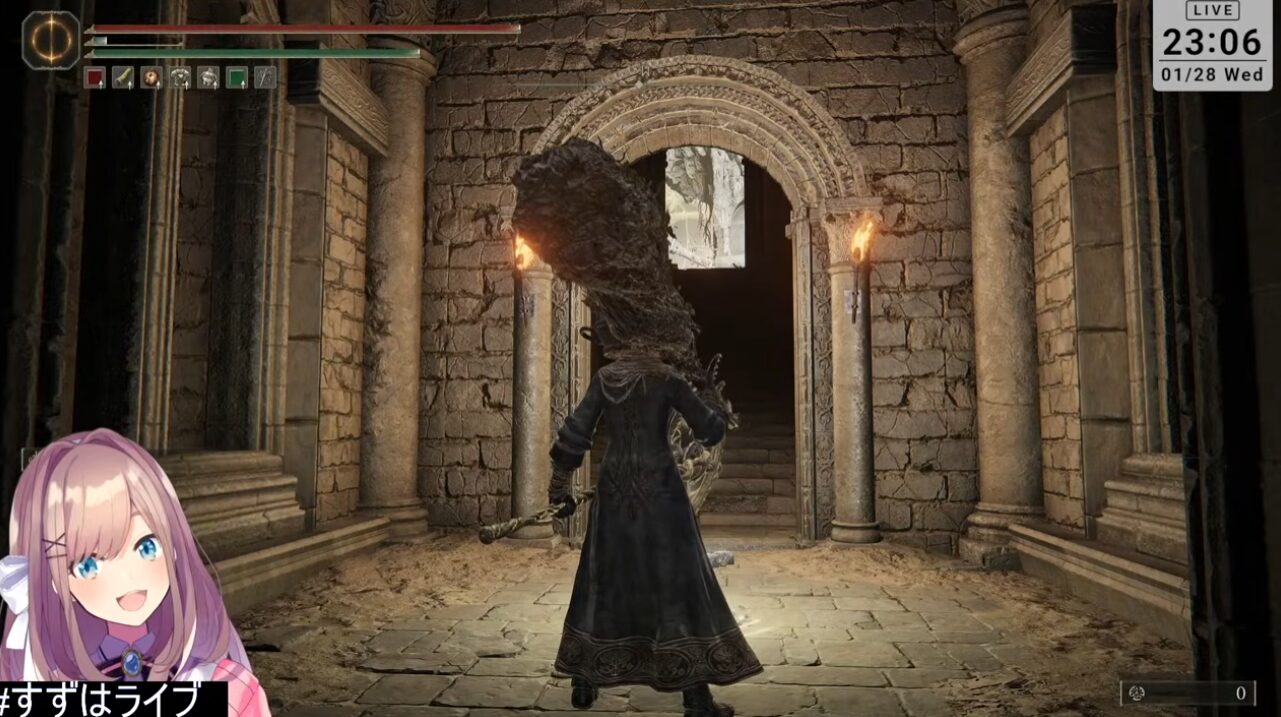This screenshot has width=1281, height=717.
Task: Click the green square buff icon
Action: 237,78
